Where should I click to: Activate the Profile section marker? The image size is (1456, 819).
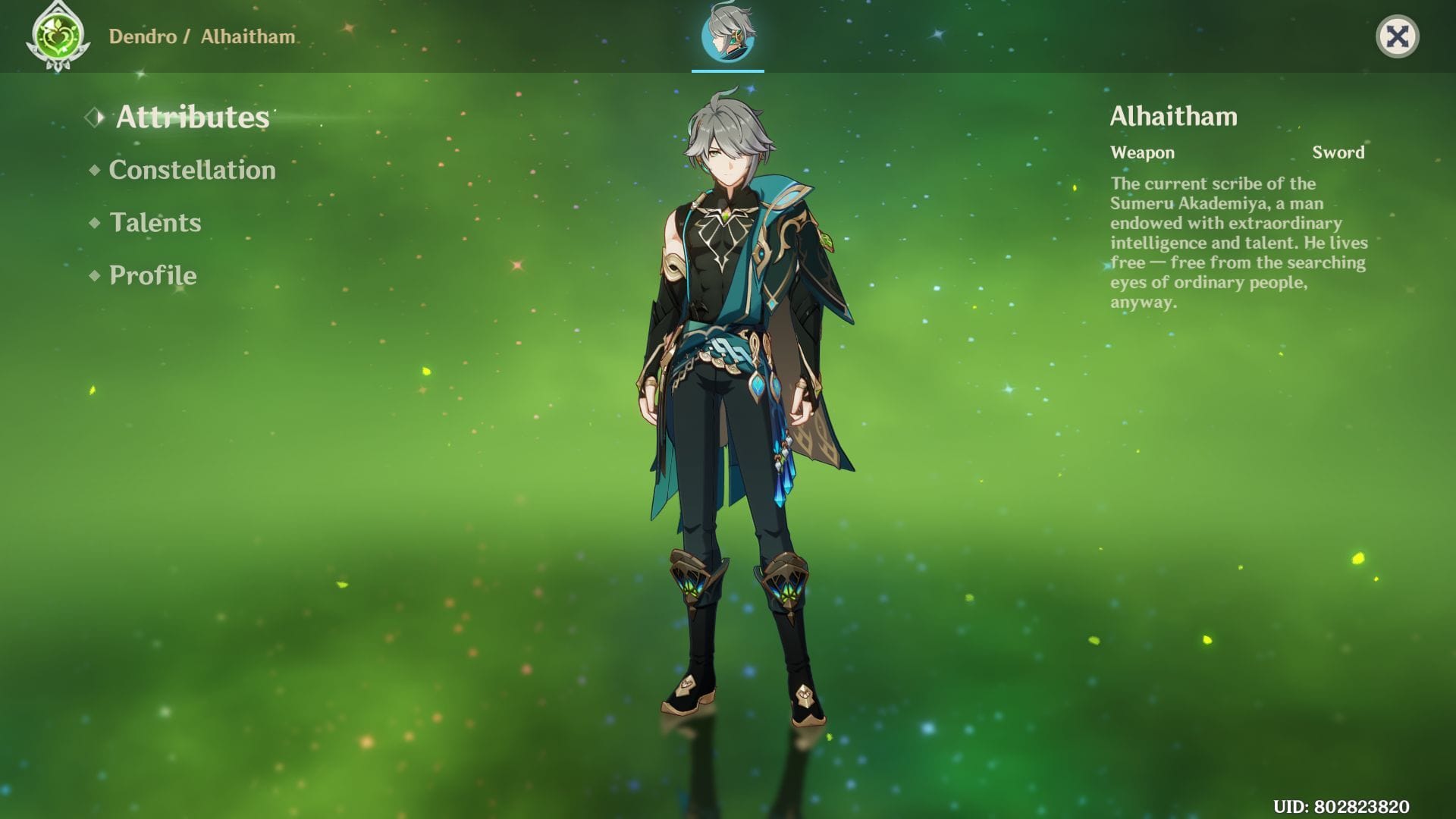coord(152,276)
